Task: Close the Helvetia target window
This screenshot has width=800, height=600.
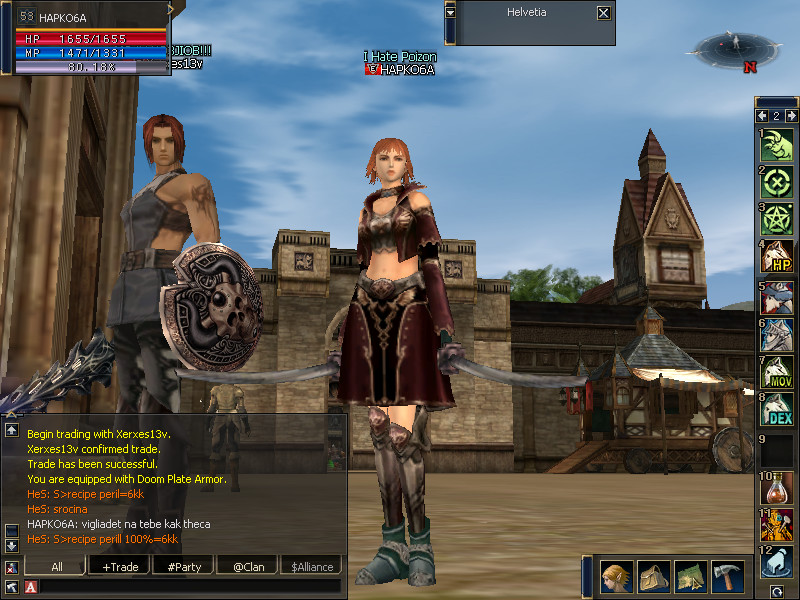Action: tap(603, 13)
